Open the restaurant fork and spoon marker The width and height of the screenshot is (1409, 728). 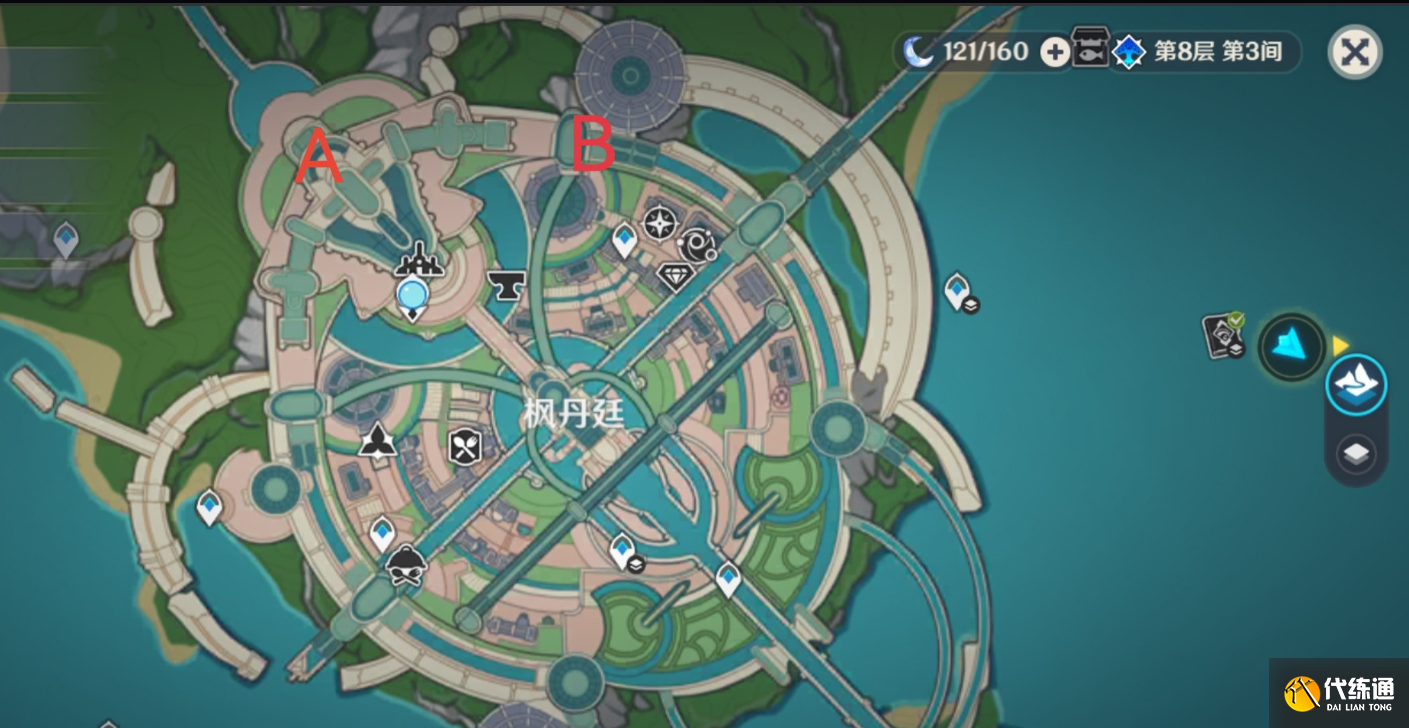point(465,446)
